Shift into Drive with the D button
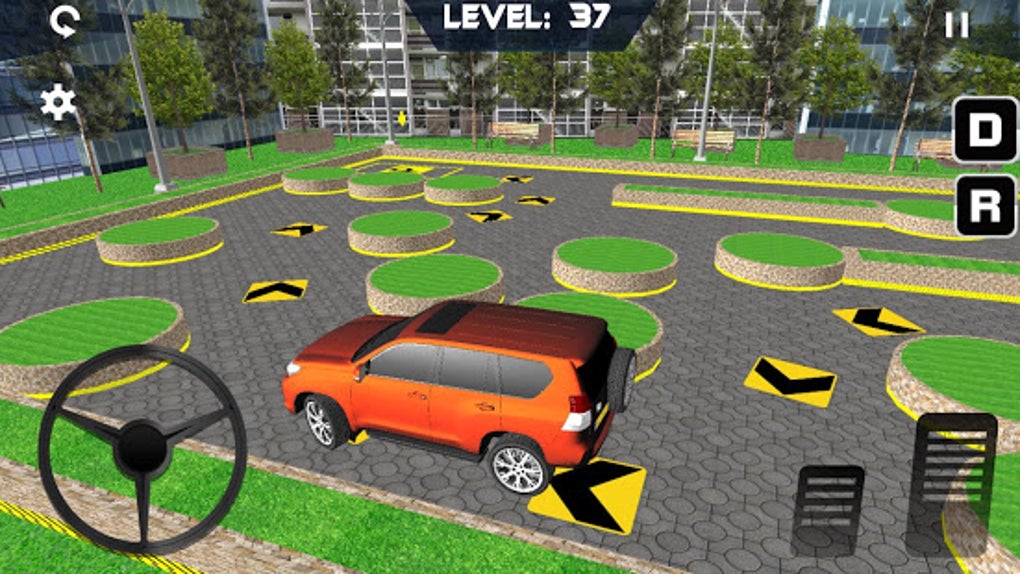The image size is (1020, 574). 985,129
